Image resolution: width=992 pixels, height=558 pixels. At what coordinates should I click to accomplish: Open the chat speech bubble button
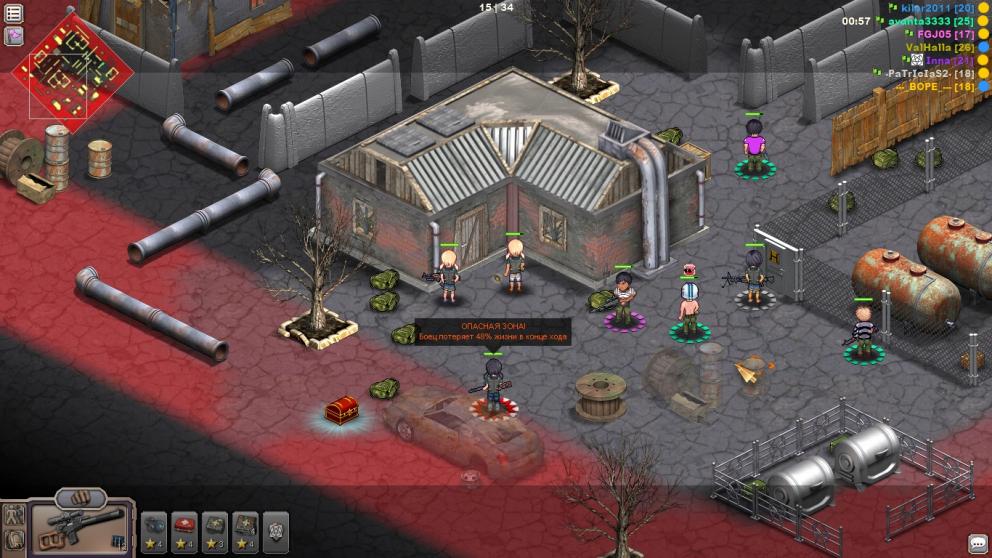(977, 543)
